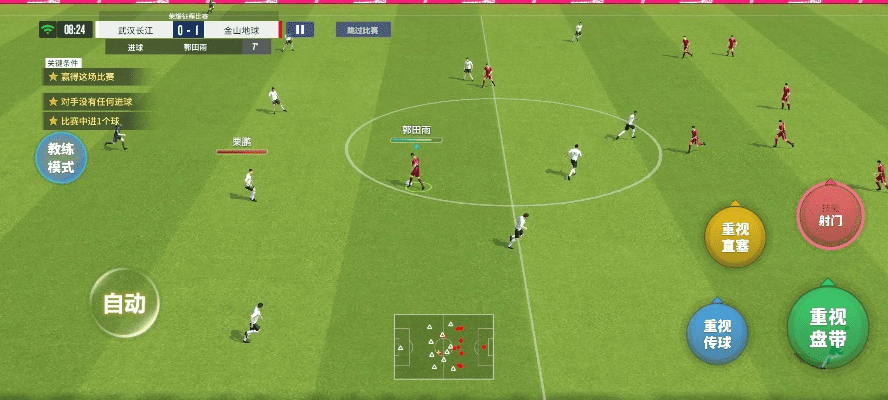The width and height of the screenshot is (888, 400).
Task: Switch to coach mode (教练模式)
Action: (x=62, y=159)
